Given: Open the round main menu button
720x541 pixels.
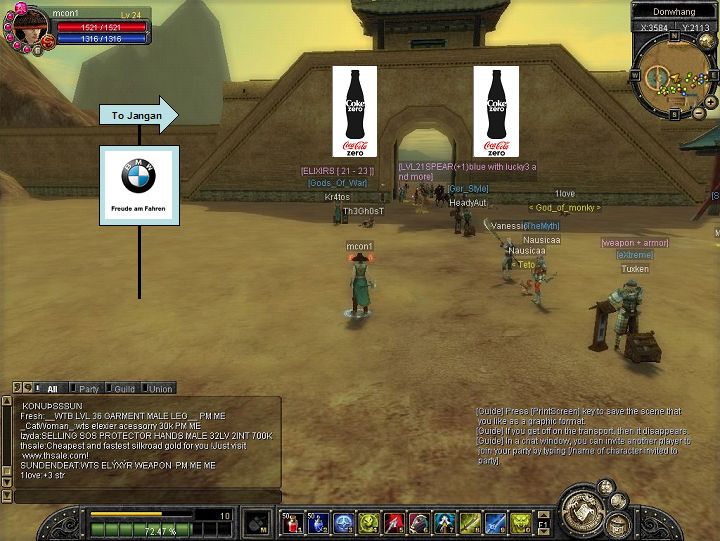Looking at the screenshot, I should pos(582,512).
